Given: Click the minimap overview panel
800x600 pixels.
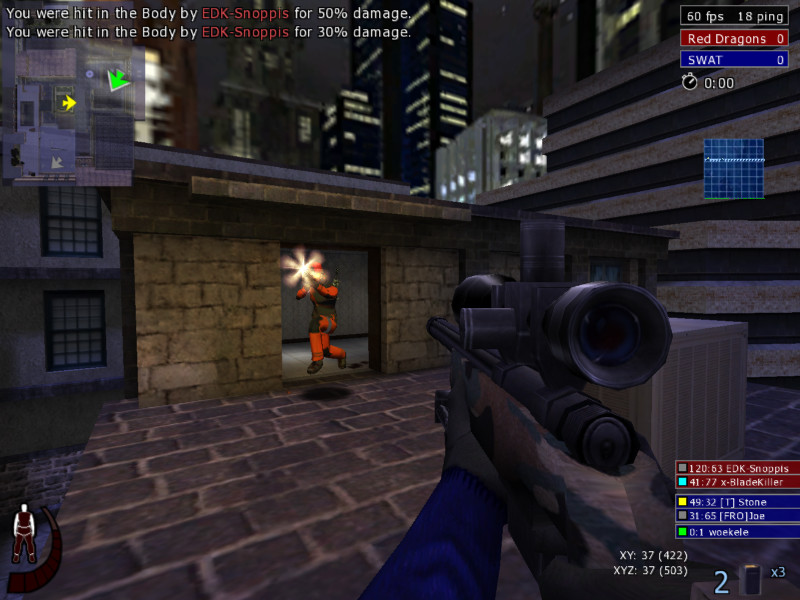Looking at the screenshot, I should (68, 116).
